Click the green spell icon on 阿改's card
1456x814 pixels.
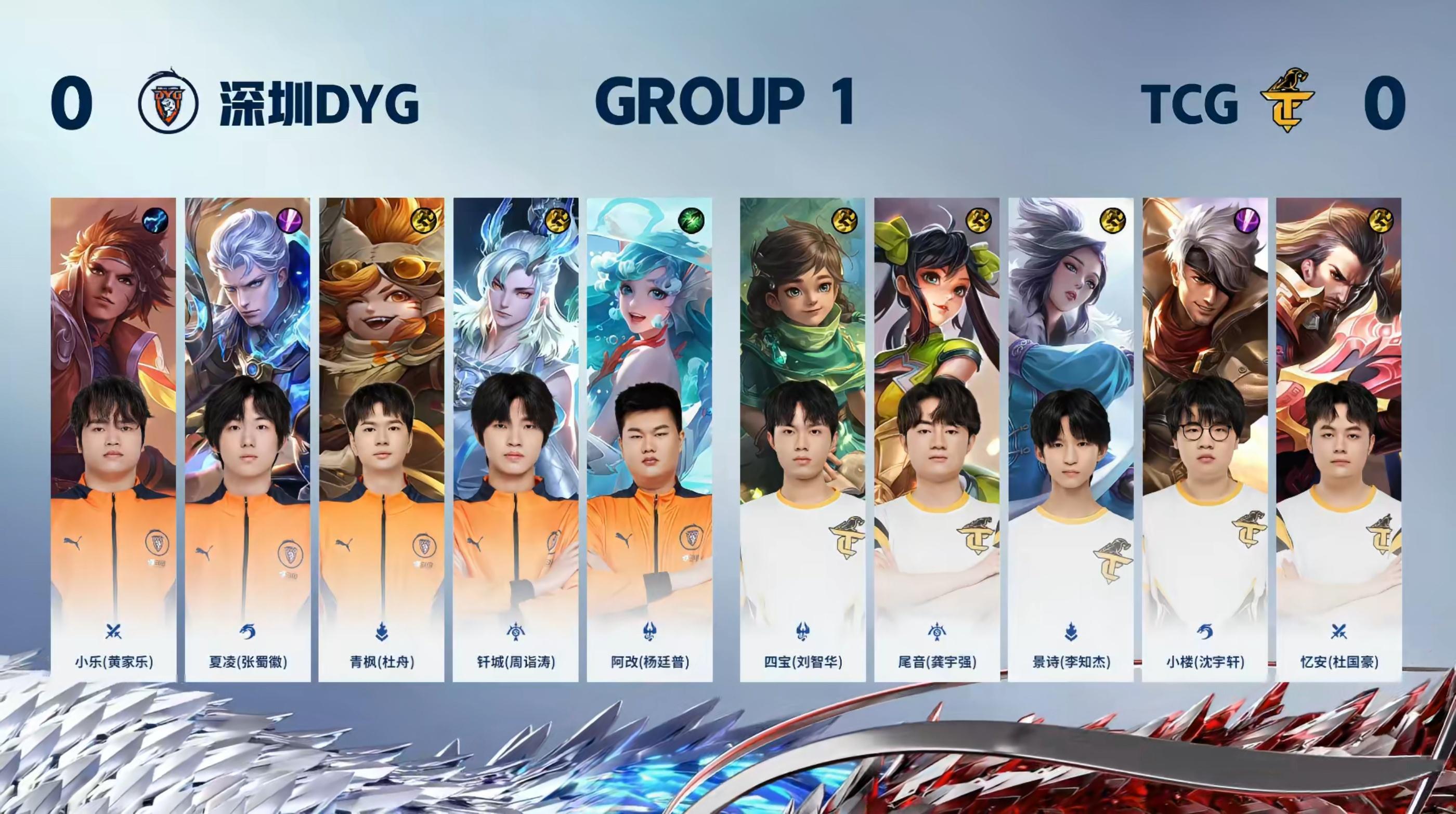691,221
